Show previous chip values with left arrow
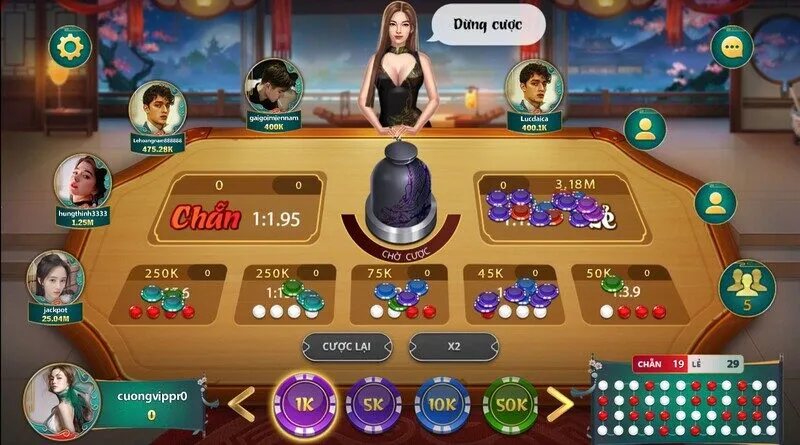The image size is (800, 445). coord(243,404)
